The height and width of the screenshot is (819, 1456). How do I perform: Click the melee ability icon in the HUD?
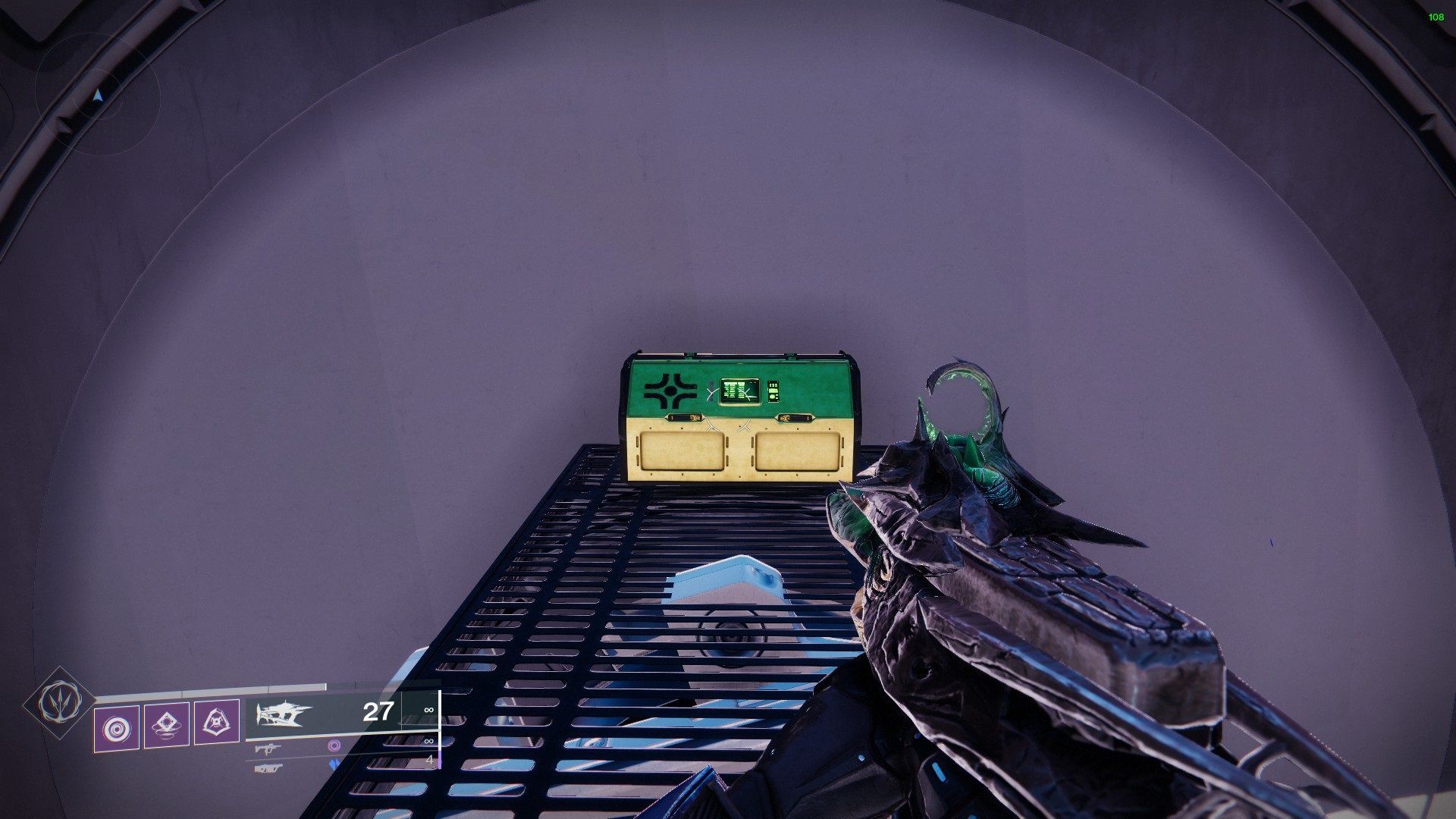tap(166, 726)
